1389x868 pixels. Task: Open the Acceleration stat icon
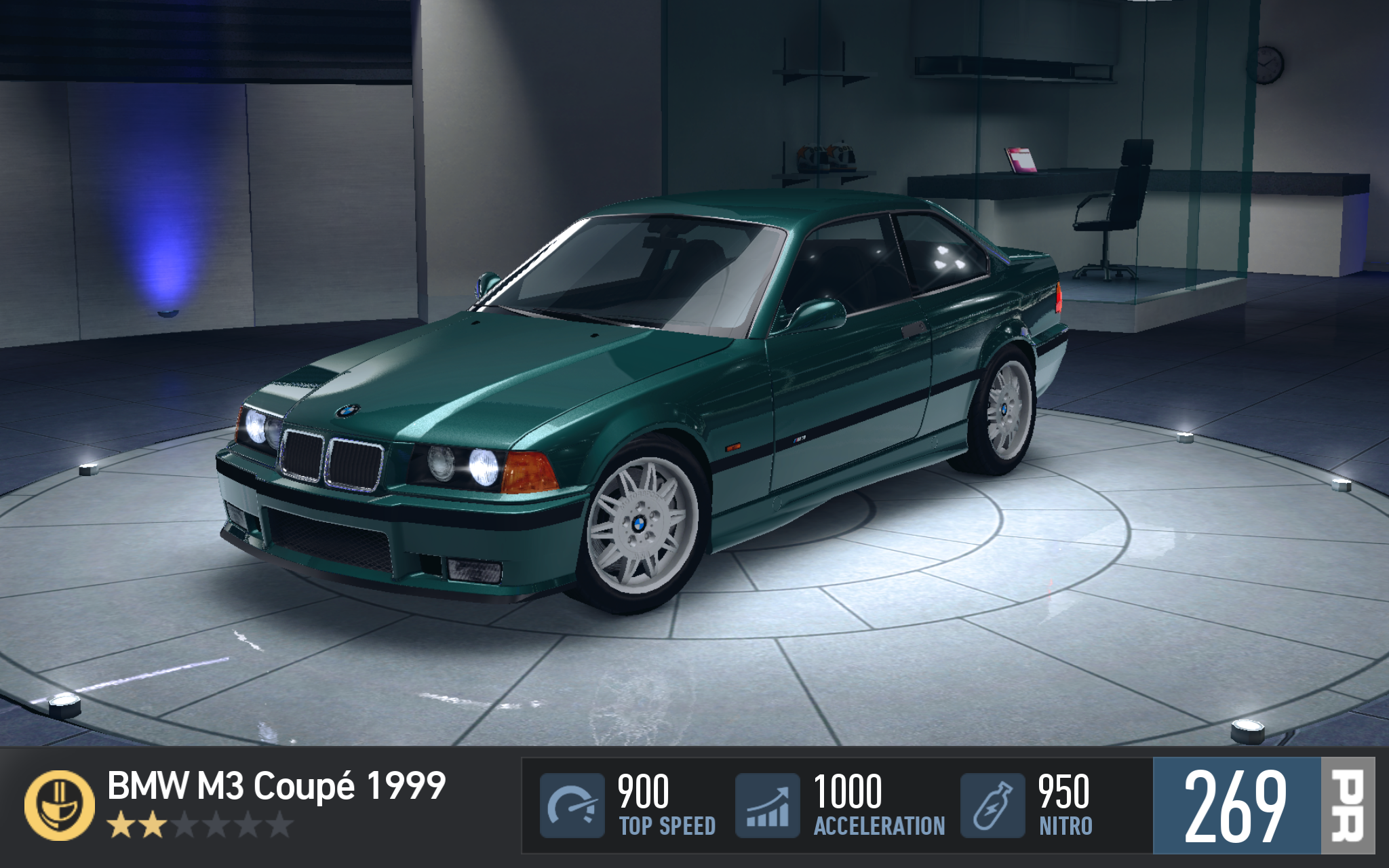pyautogui.click(x=768, y=805)
